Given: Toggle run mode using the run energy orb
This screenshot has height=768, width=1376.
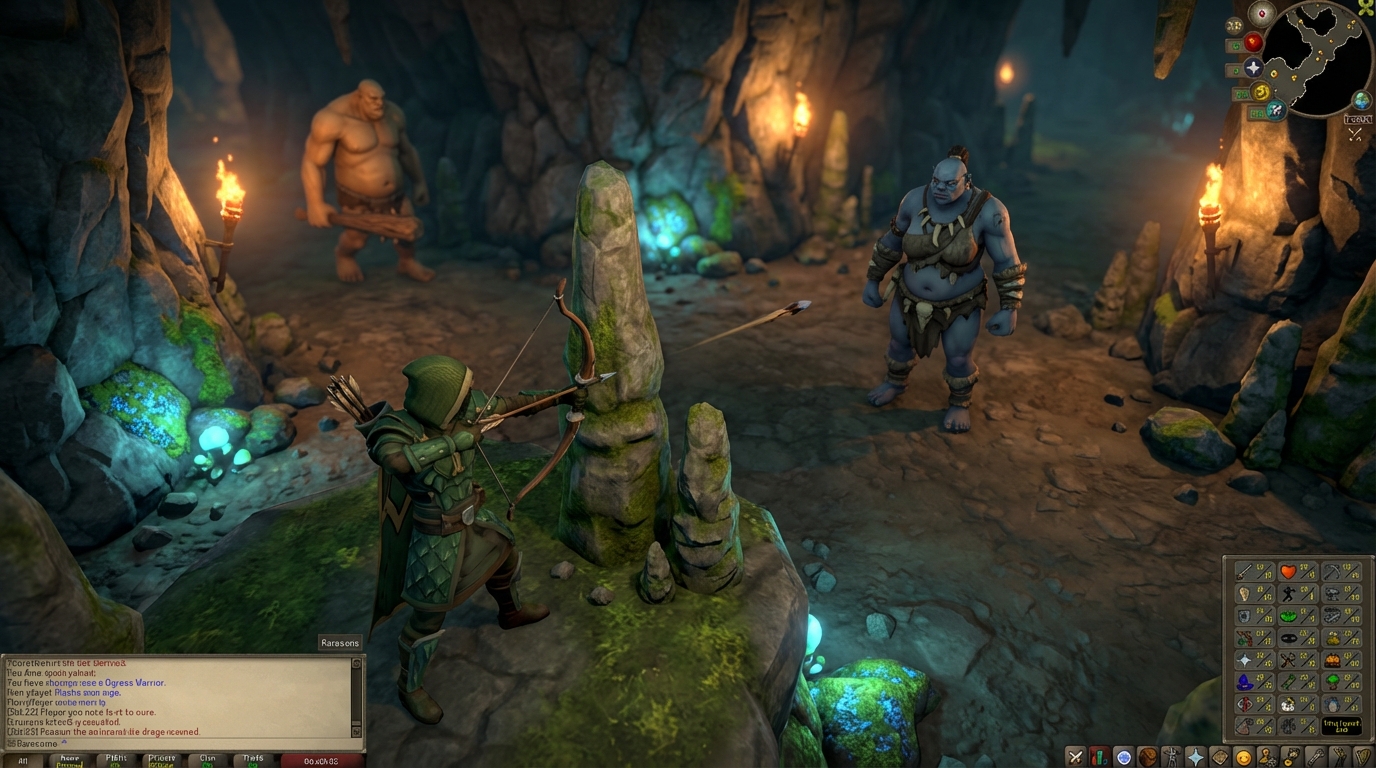Looking at the screenshot, I should click(1260, 91).
